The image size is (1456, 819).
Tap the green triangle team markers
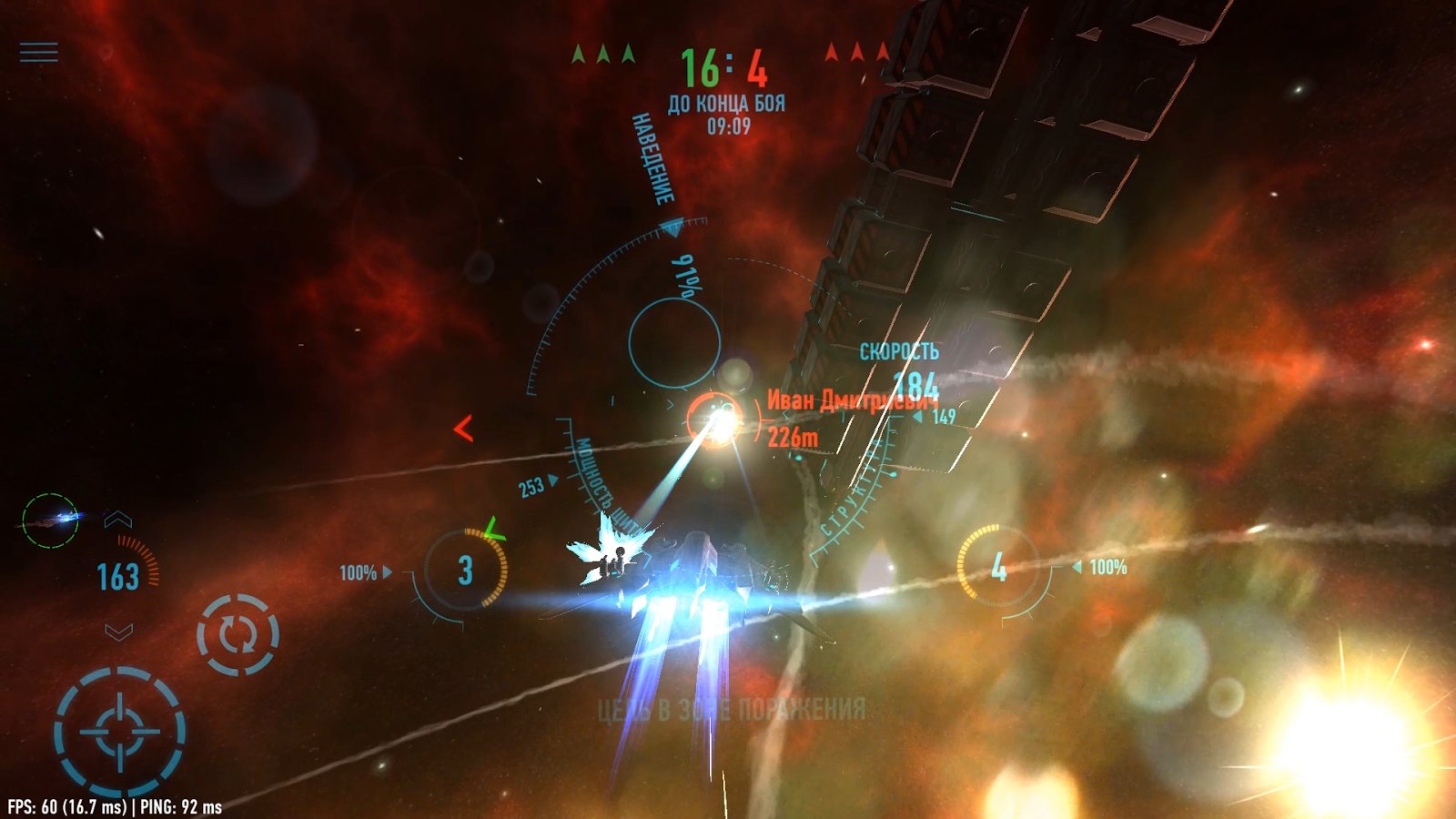pos(605,52)
